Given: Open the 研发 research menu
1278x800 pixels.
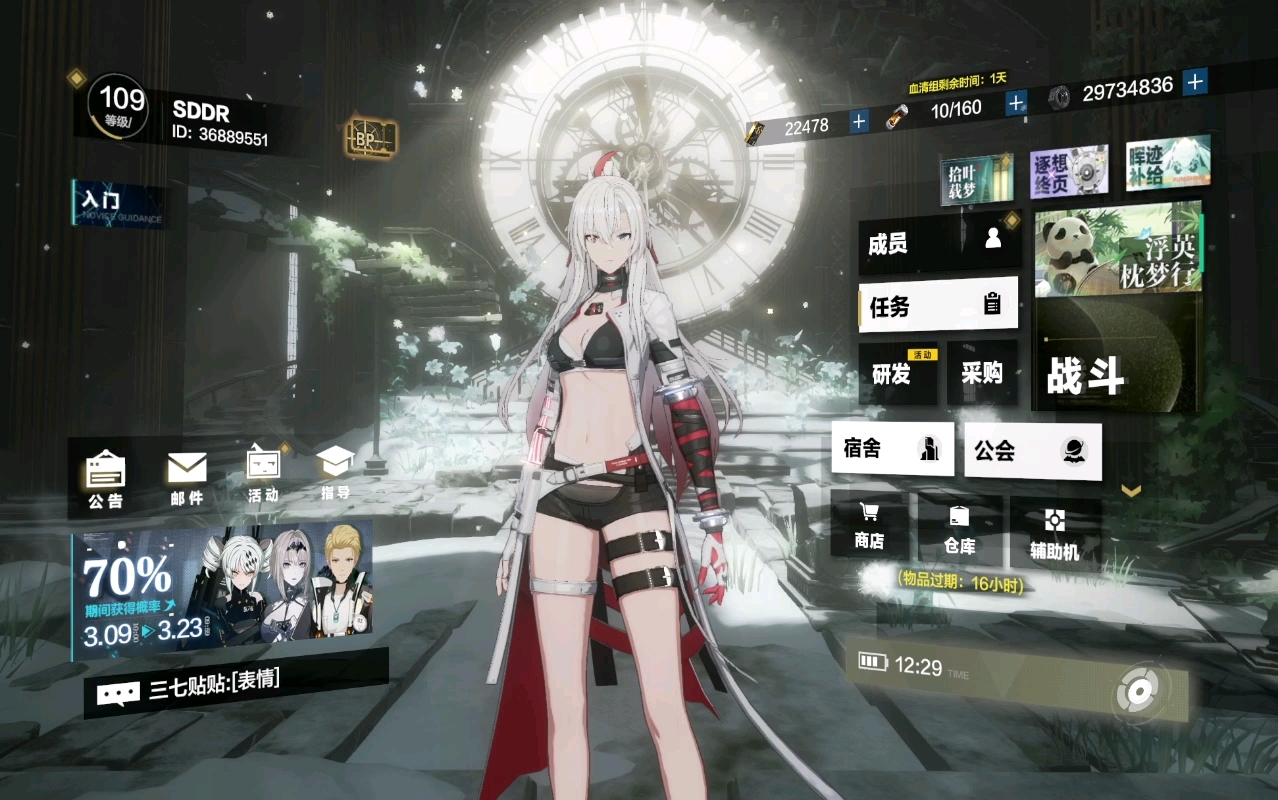Looking at the screenshot, I should (897, 373).
